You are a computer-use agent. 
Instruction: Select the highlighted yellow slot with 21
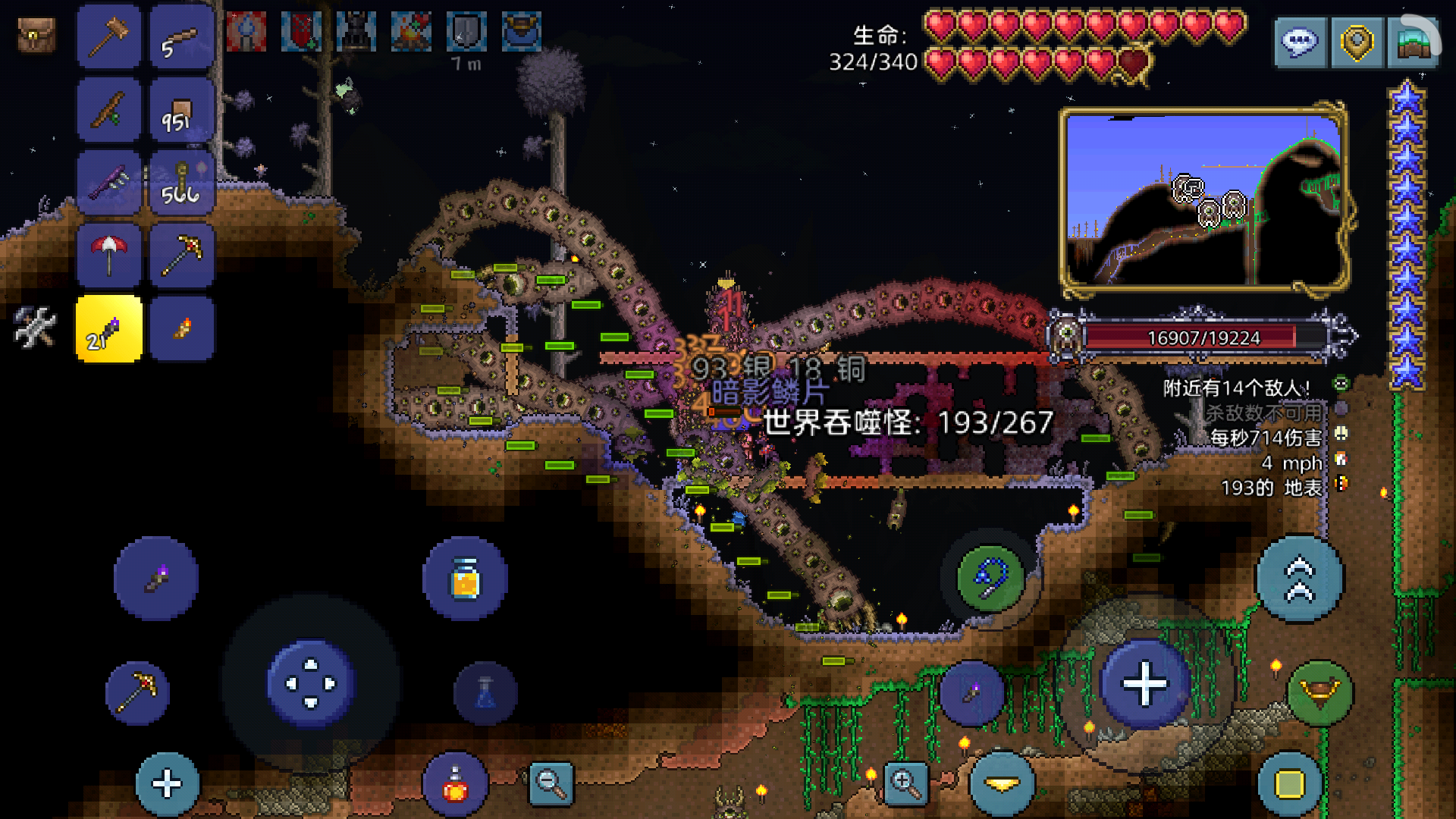pos(108,328)
